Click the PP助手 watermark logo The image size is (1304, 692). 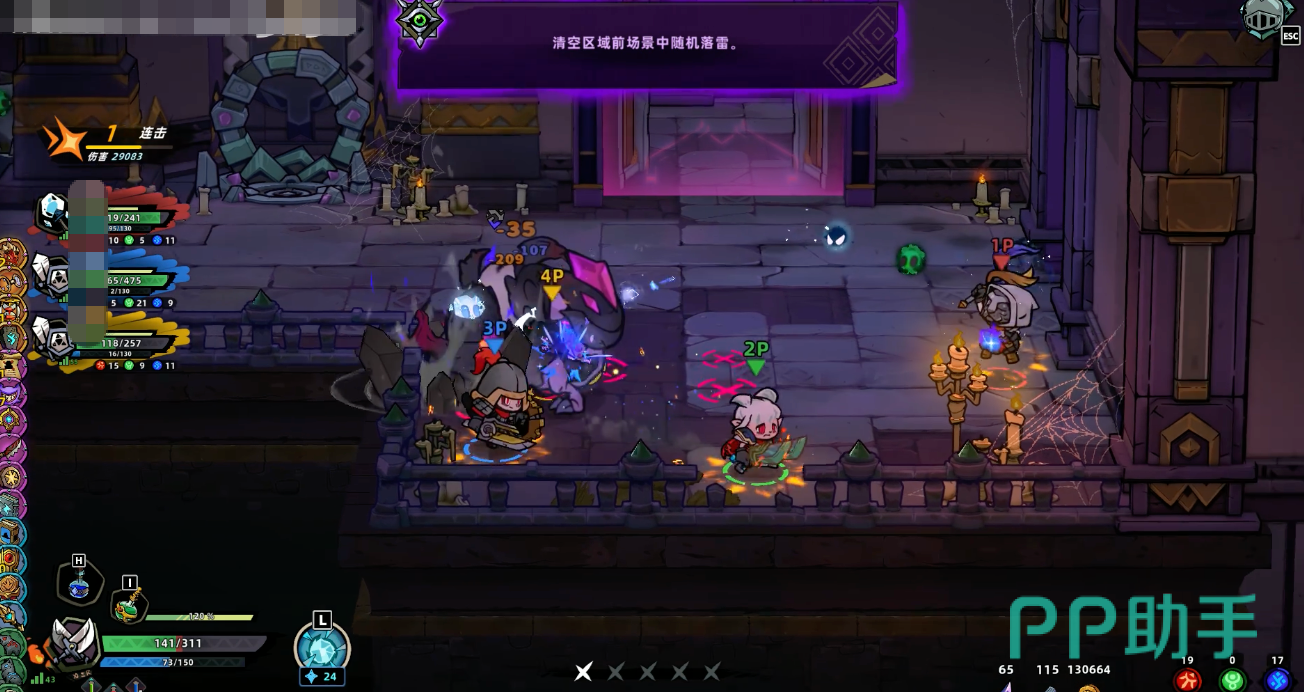click(x=1132, y=627)
